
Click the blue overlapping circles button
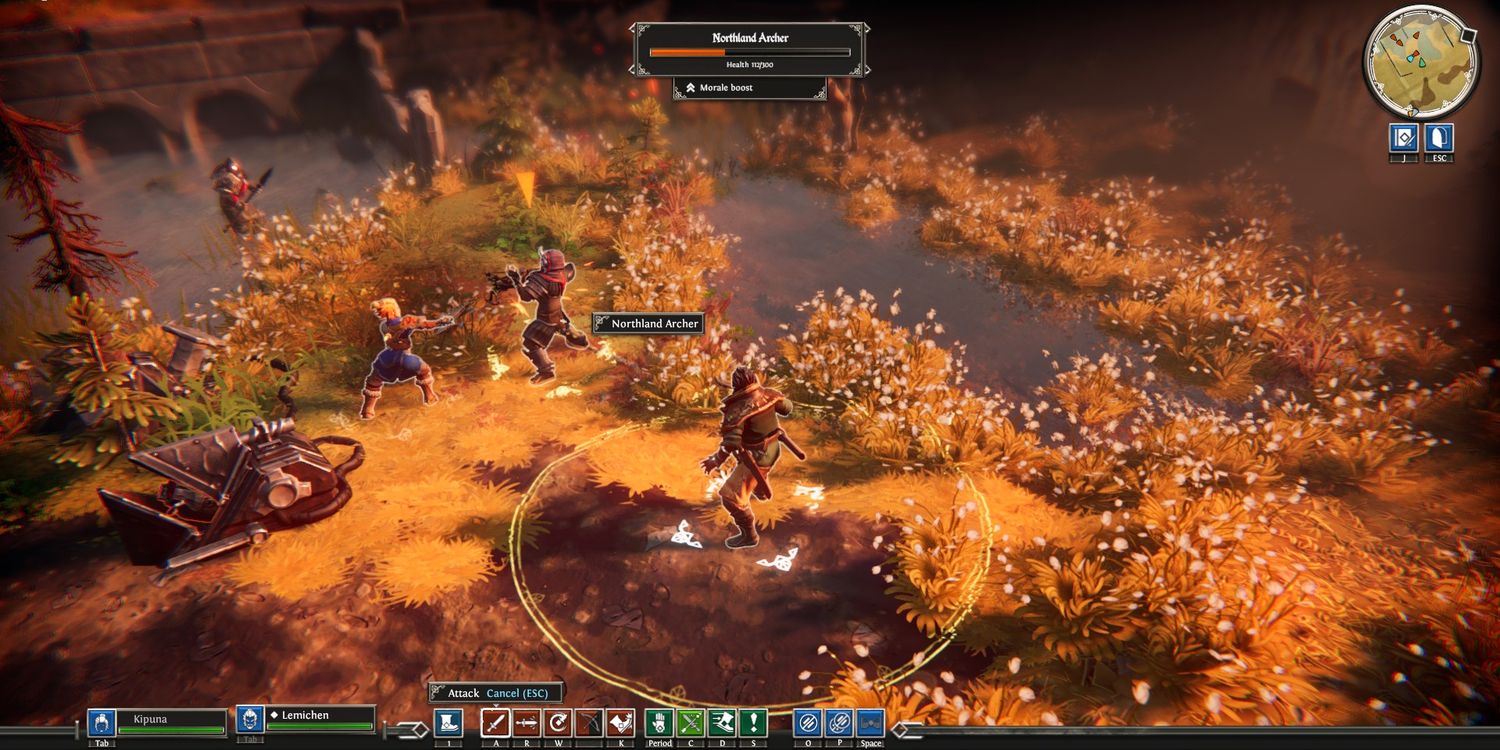(x=839, y=723)
